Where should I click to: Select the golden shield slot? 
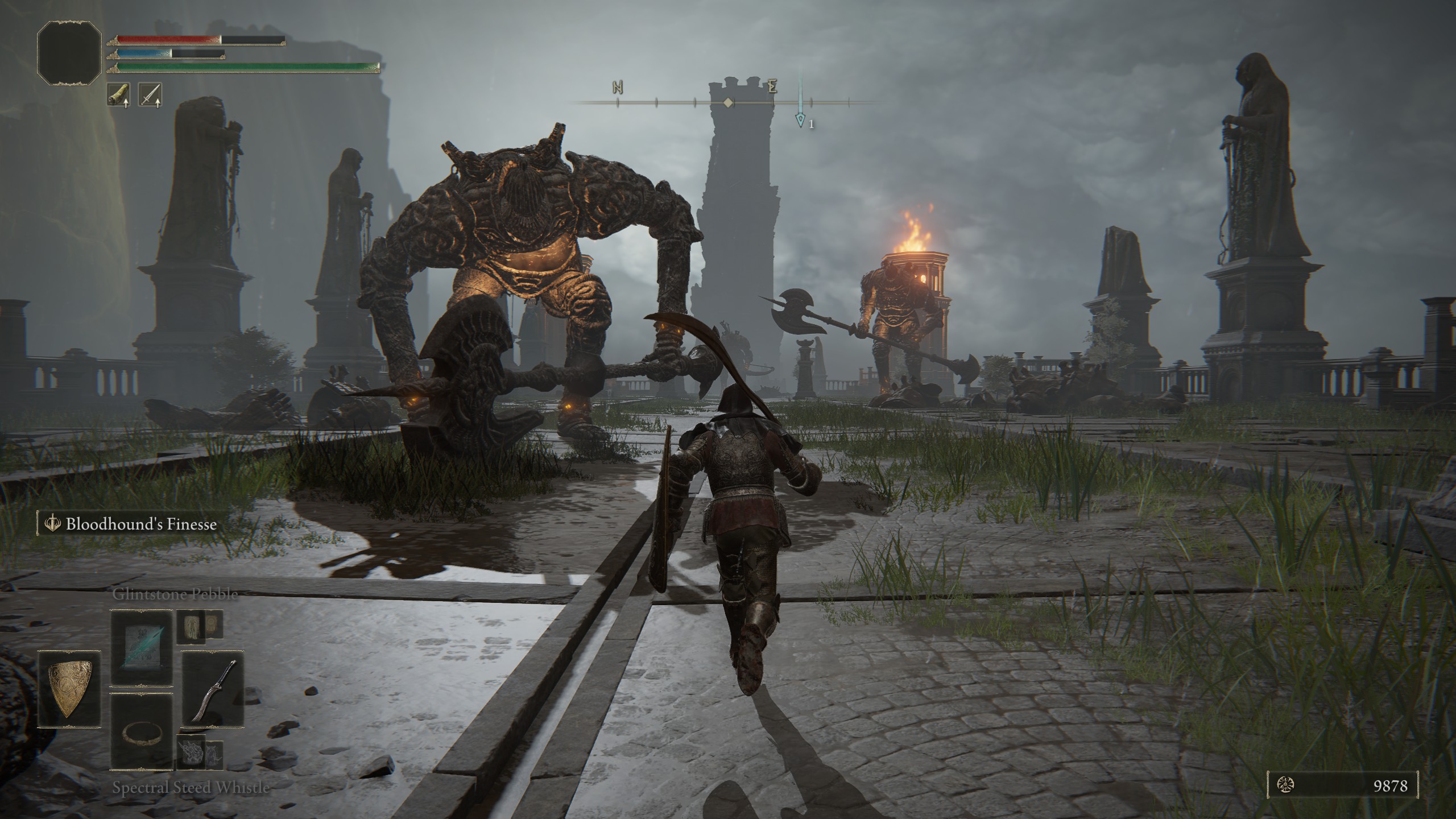point(69,689)
